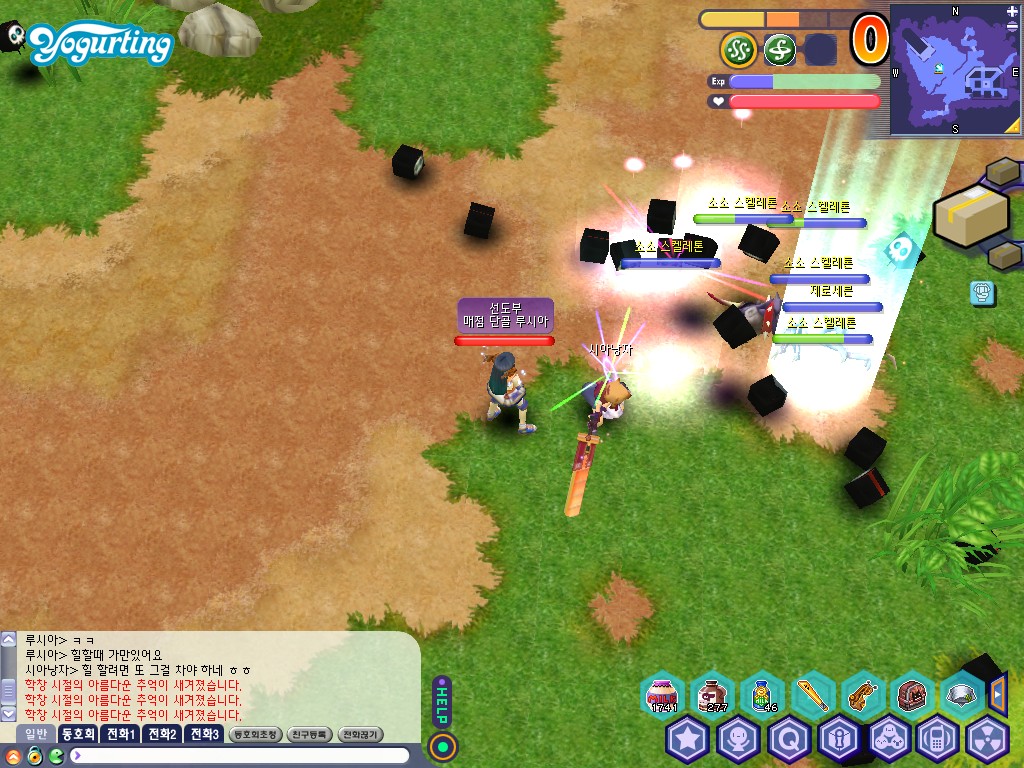The width and height of the screenshot is (1024, 768).
Task: Switch to the 전화1 chat tab
Action: pos(121,734)
